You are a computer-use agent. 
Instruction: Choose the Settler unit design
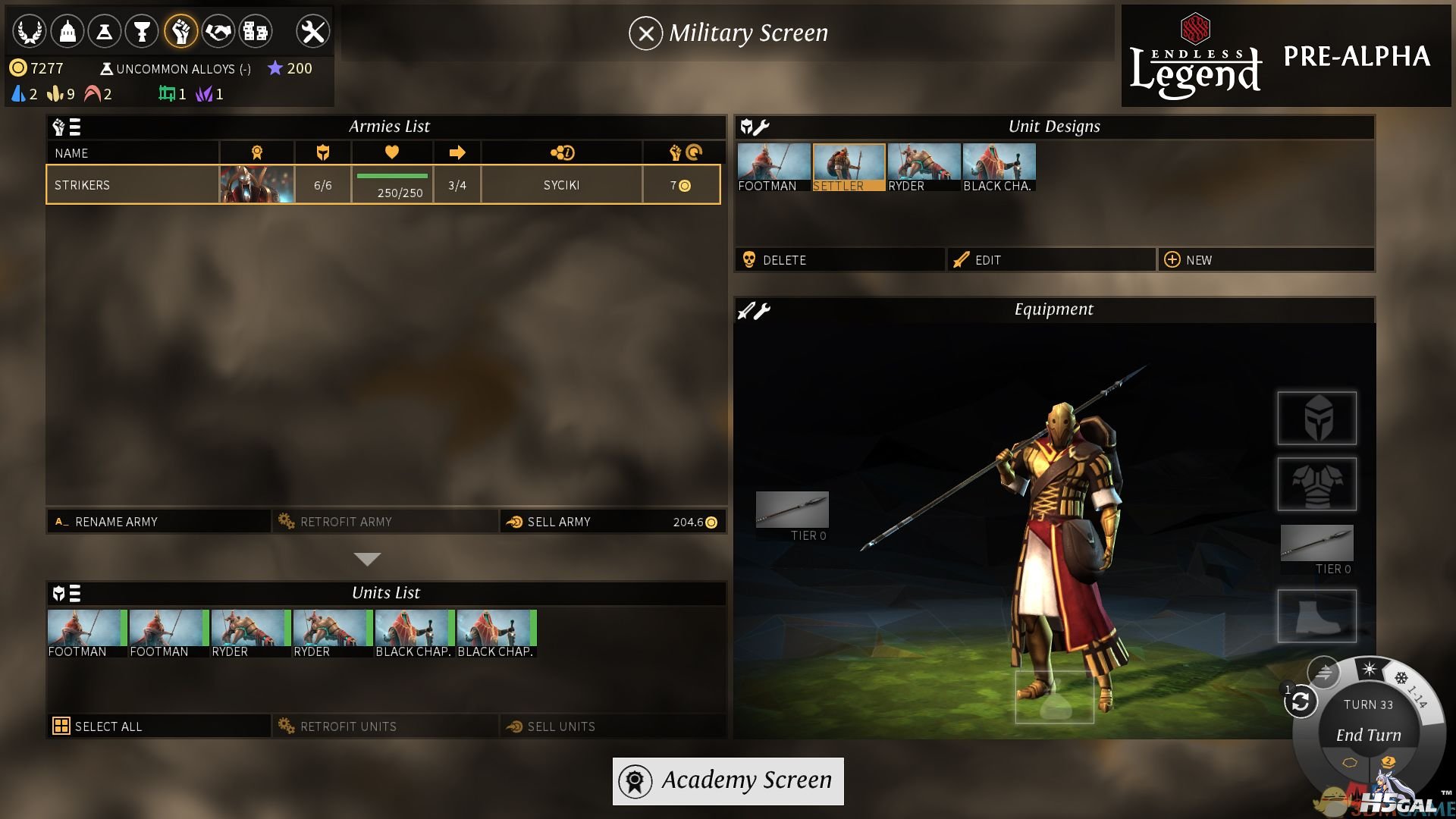click(x=849, y=167)
